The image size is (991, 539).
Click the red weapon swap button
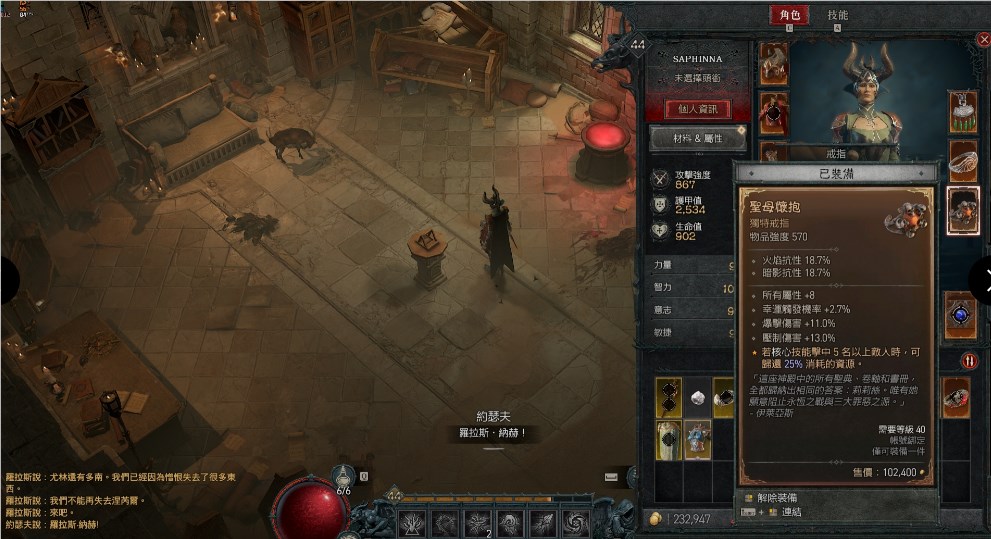[969, 360]
